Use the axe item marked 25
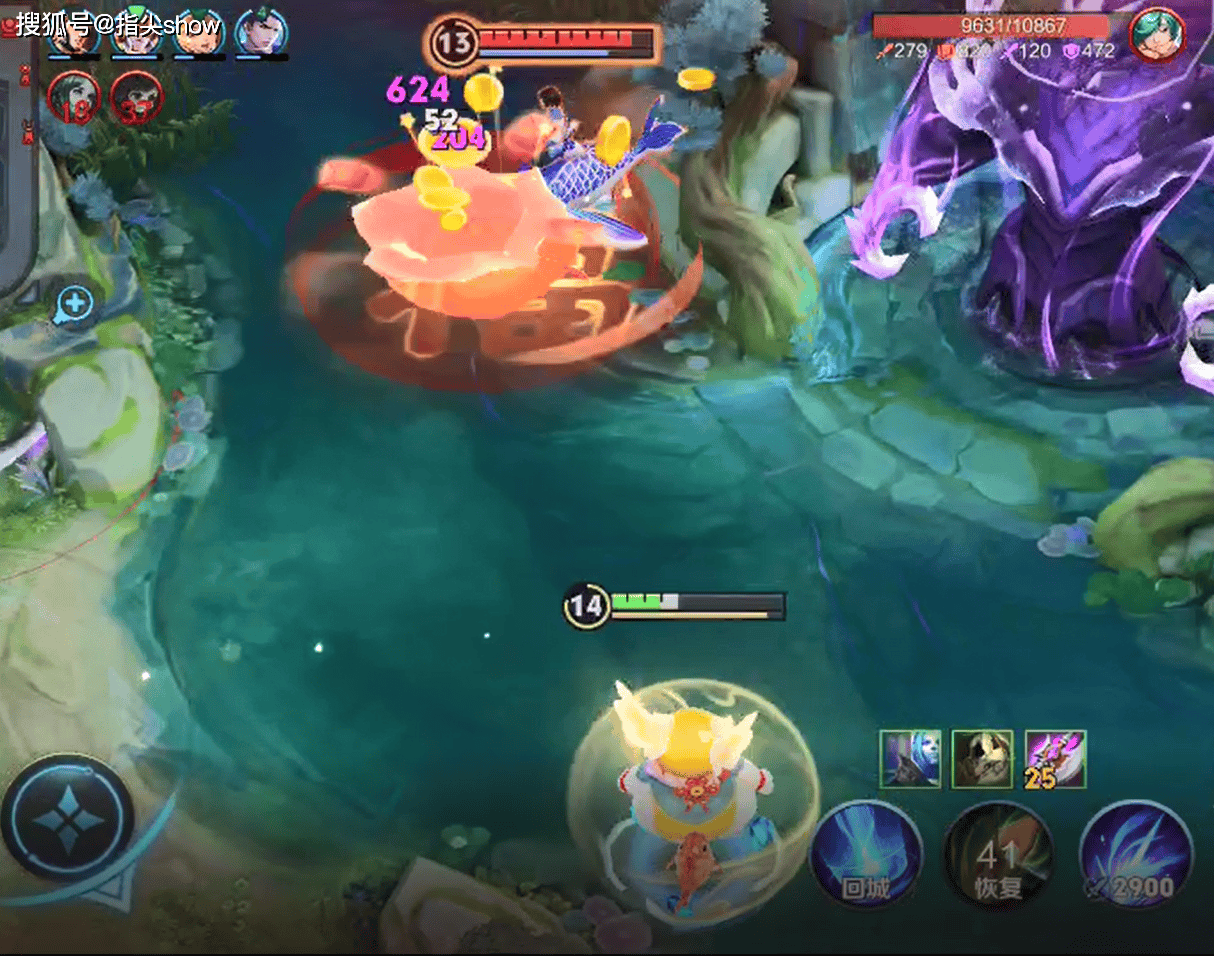The height and width of the screenshot is (956, 1214). point(1055,759)
